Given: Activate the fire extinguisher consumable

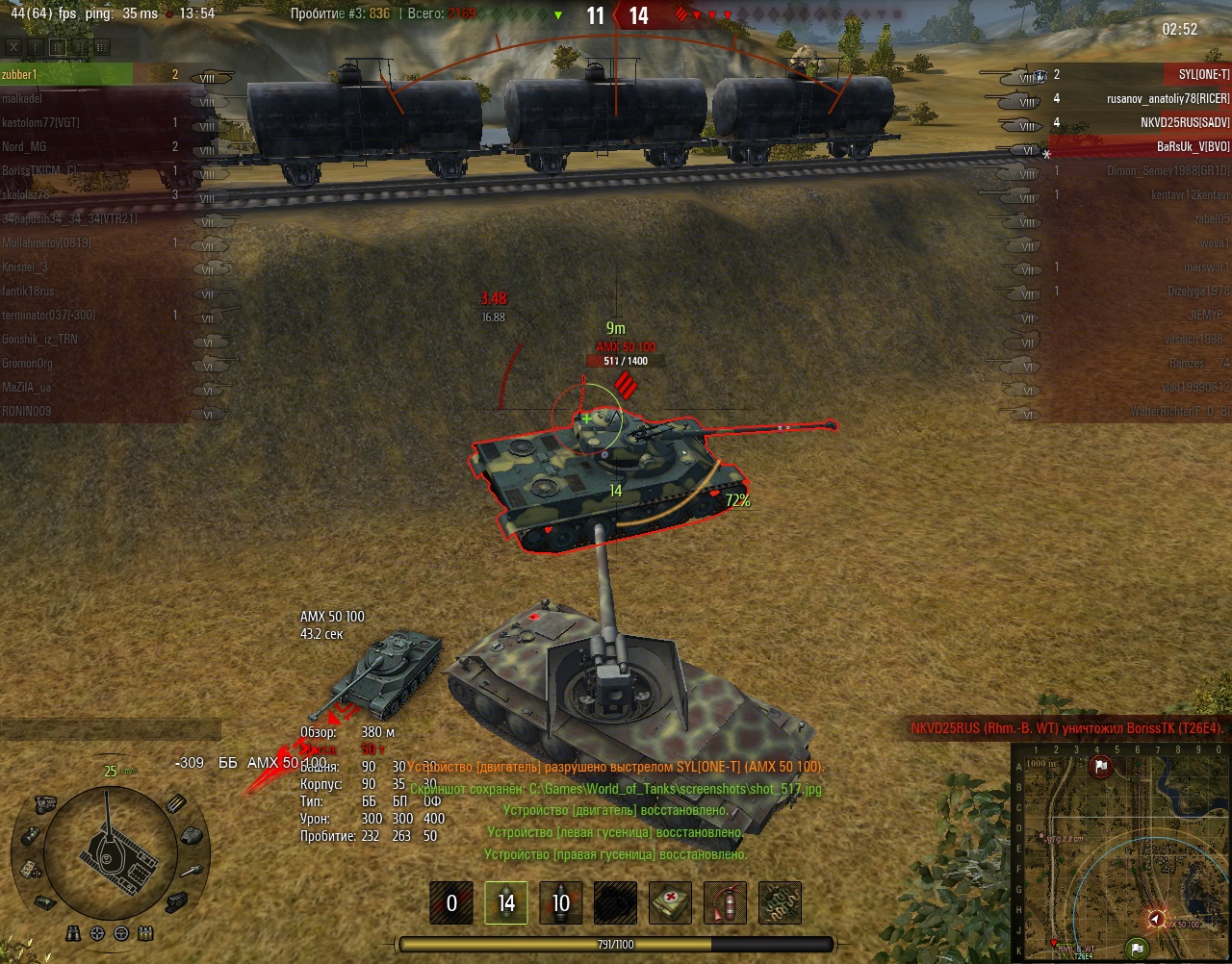Looking at the screenshot, I should click(725, 902).
